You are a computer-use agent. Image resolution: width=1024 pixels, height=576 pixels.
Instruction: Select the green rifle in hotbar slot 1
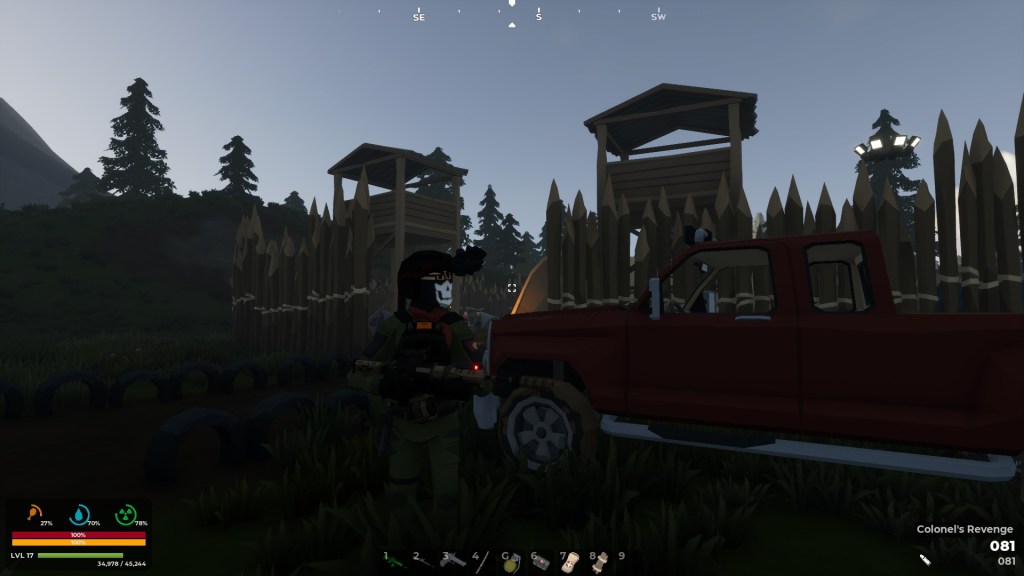394,562
